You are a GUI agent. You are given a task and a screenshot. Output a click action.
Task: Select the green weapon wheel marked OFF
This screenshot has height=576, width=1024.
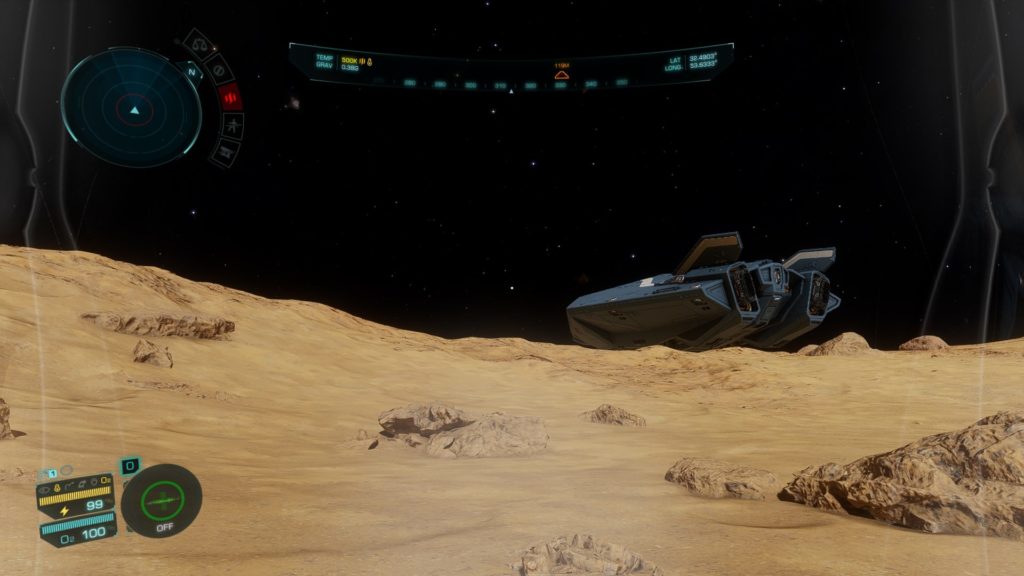pos(161,500)
